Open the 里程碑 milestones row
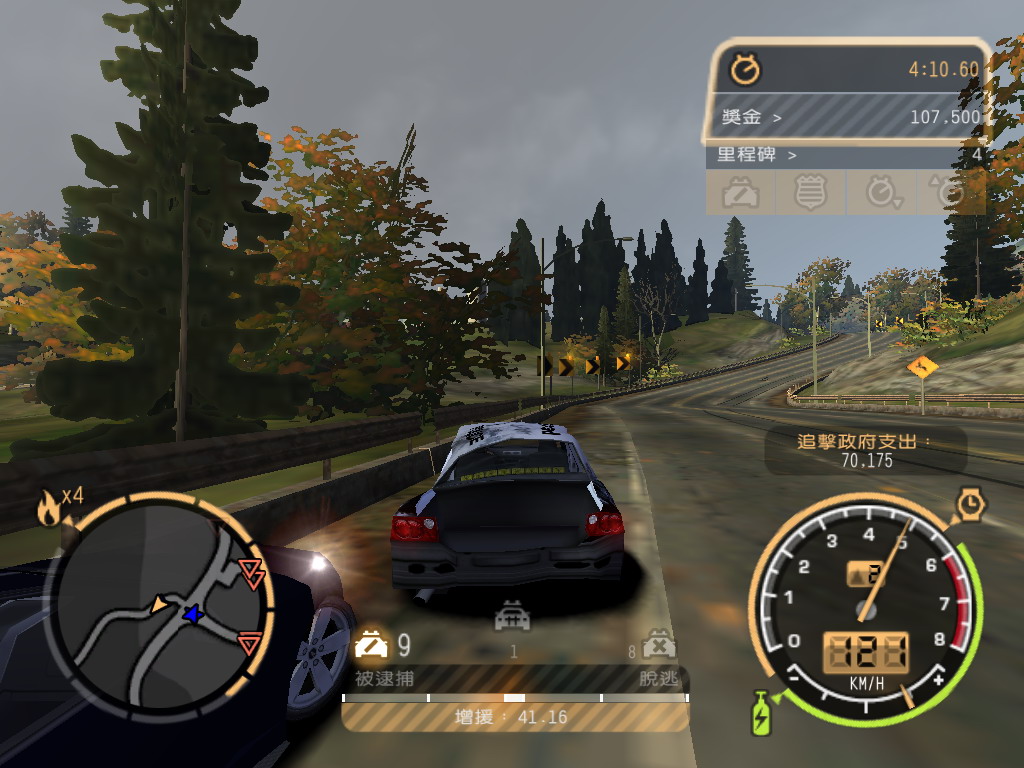The image size is (1024, 768). click(850, 155)
